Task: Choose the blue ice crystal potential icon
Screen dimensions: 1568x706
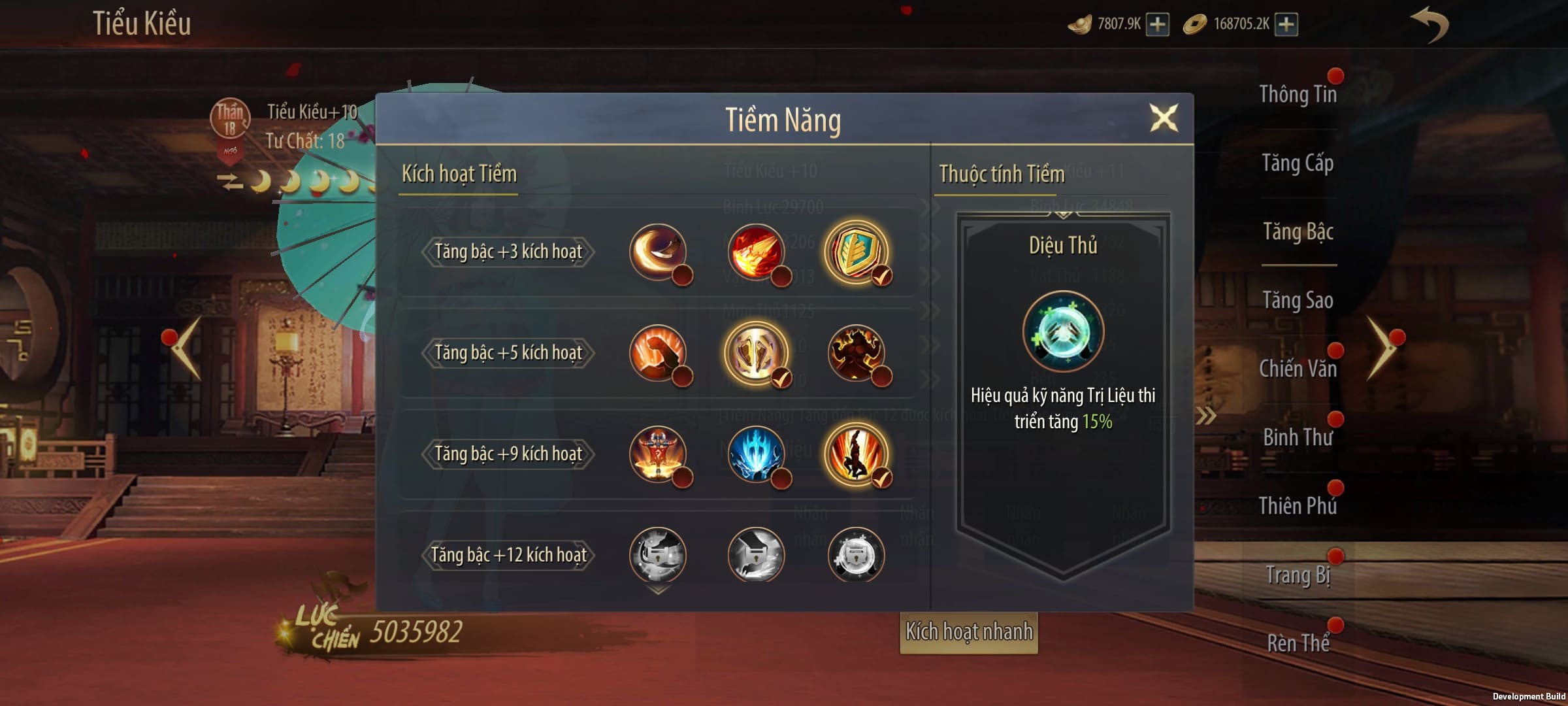Action: click(756, 454)
